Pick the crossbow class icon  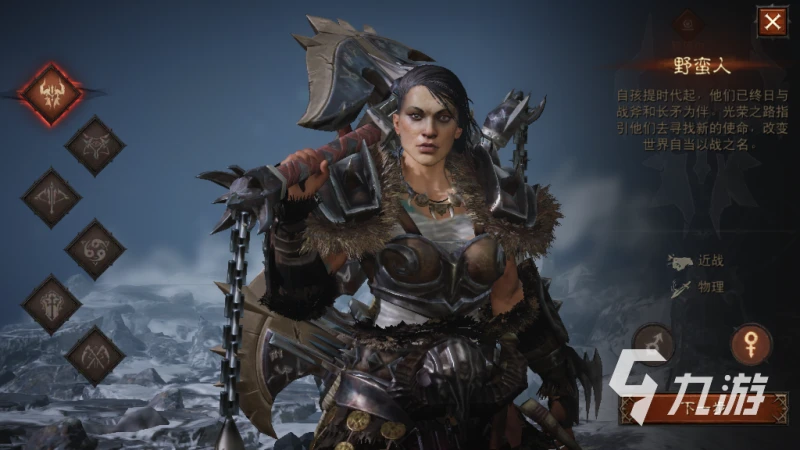pyautogui.click(x=51, y=197)
